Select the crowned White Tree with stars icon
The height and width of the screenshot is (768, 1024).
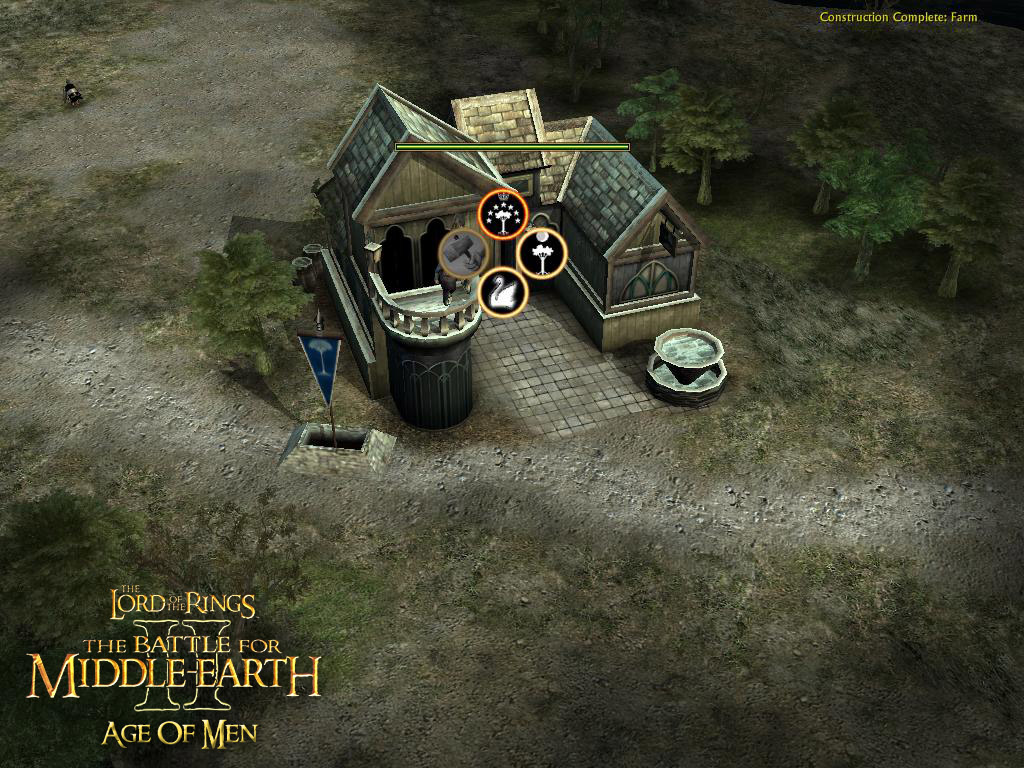click(x=501, y=214)
